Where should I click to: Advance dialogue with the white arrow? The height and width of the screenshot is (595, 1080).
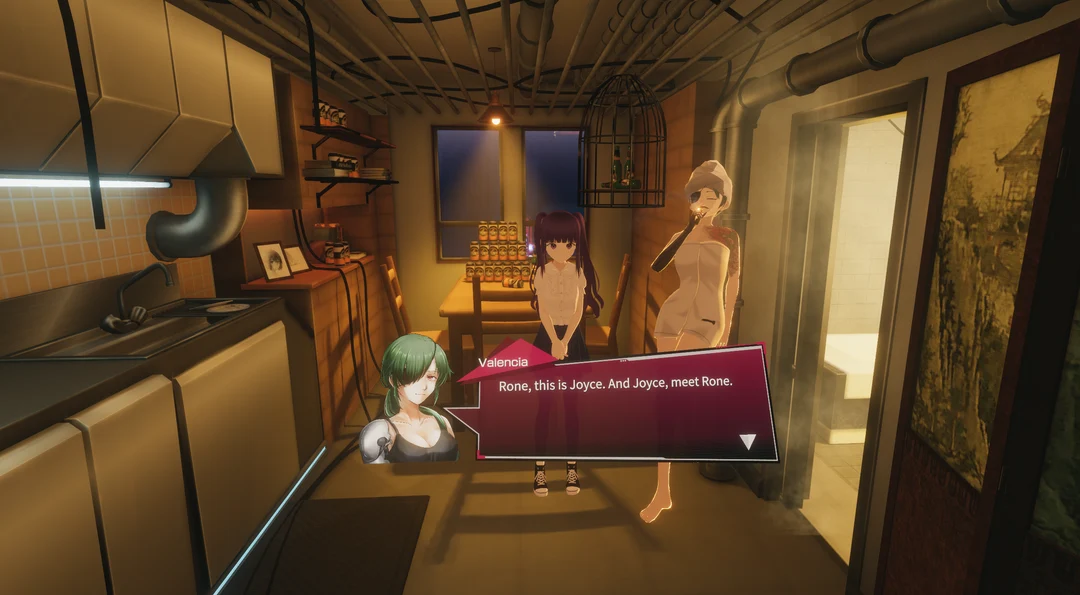pos(747,441)
